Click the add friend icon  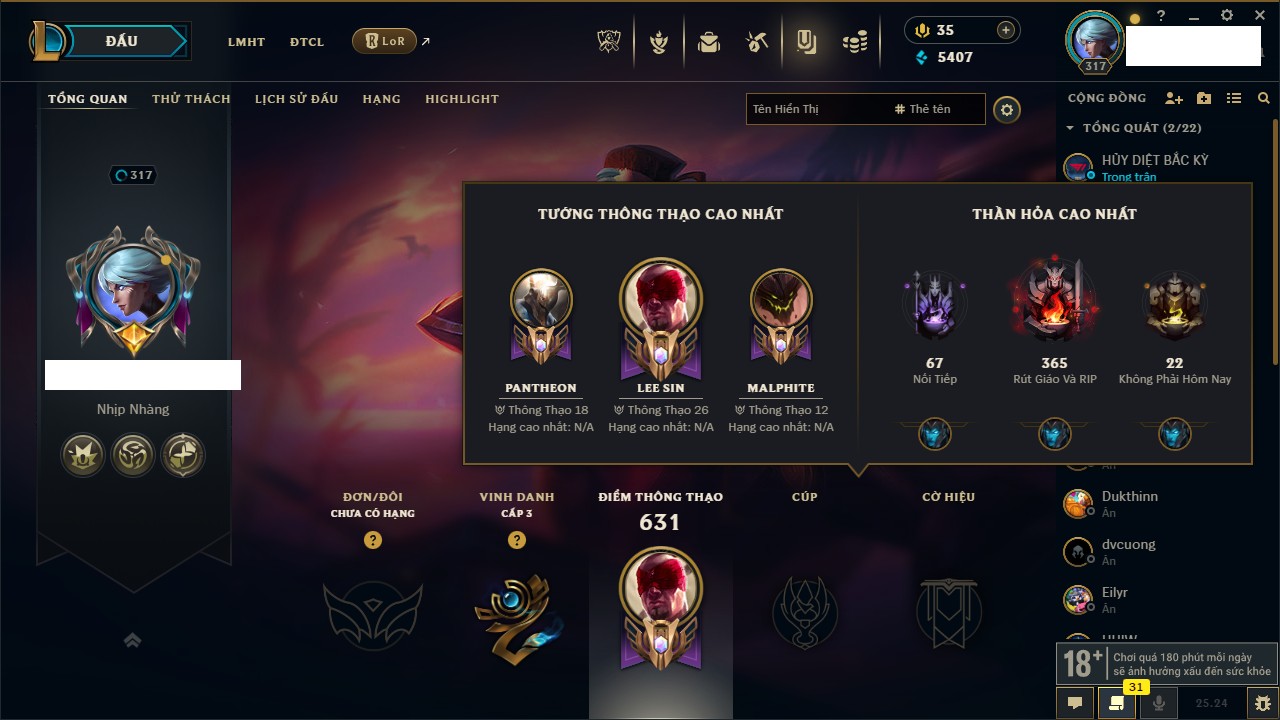coord(1174,98)
